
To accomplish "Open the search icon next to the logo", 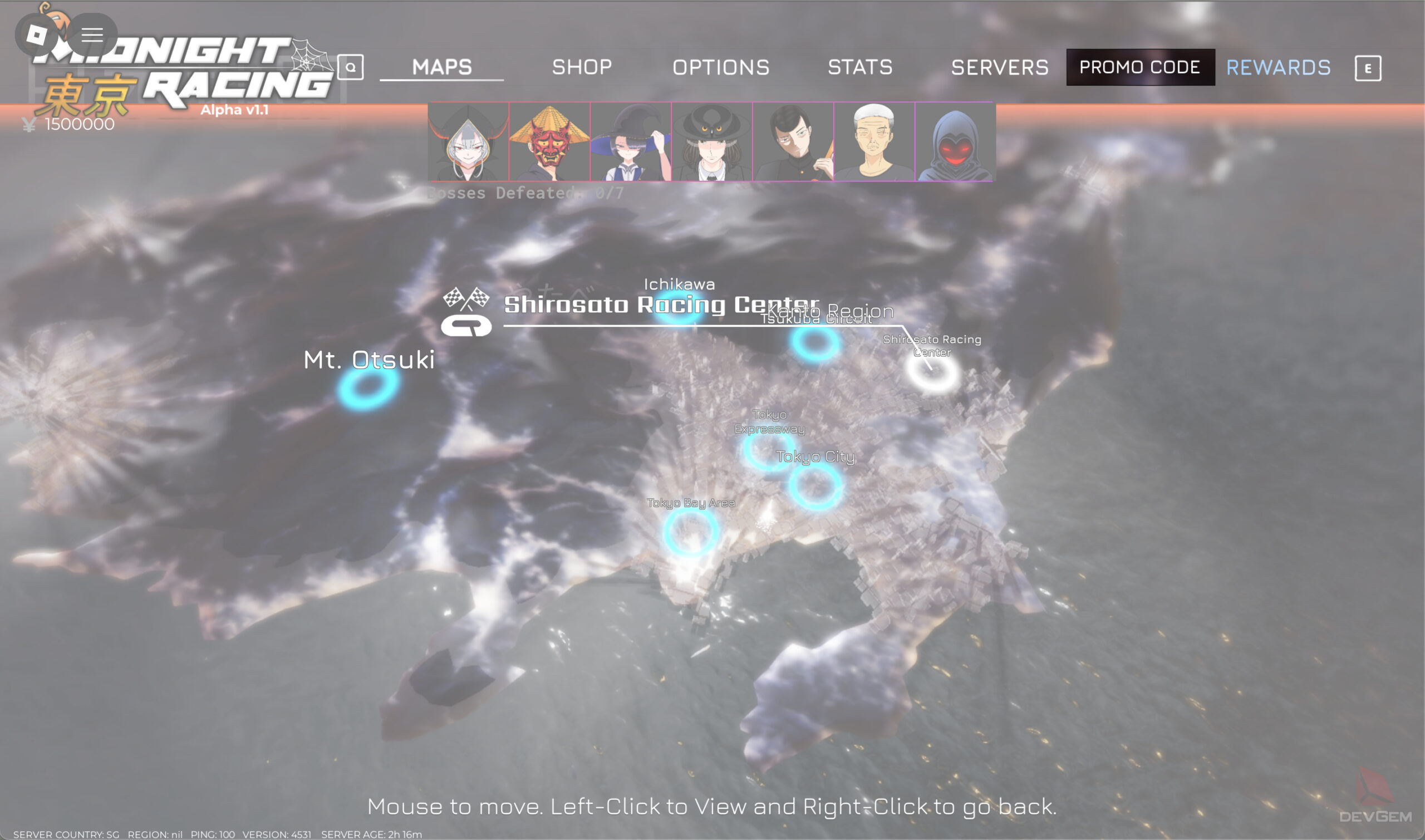I will coord(352,67).
